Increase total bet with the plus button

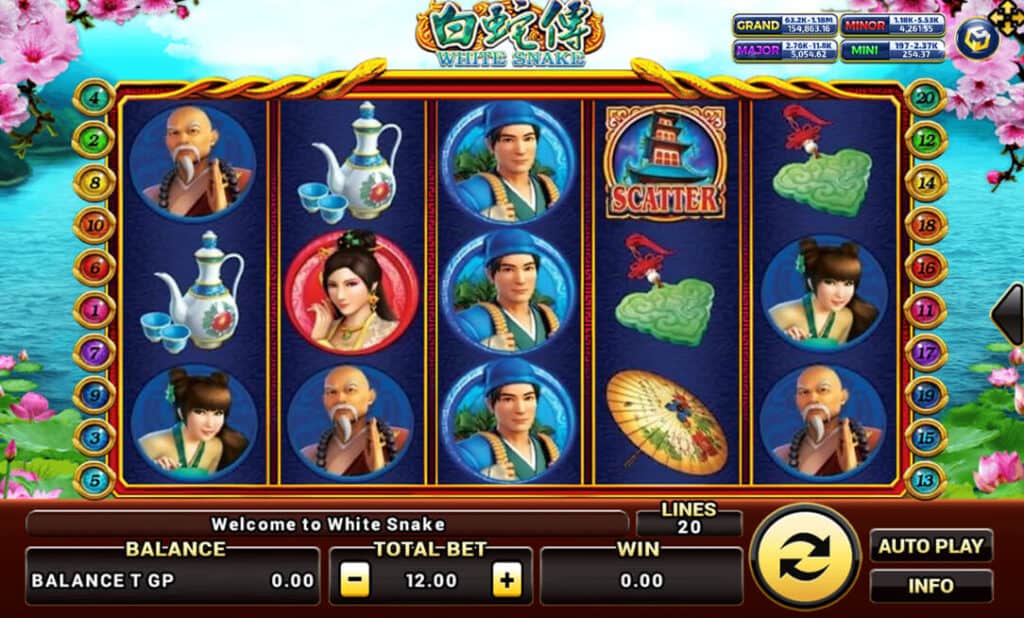[507, 580]
